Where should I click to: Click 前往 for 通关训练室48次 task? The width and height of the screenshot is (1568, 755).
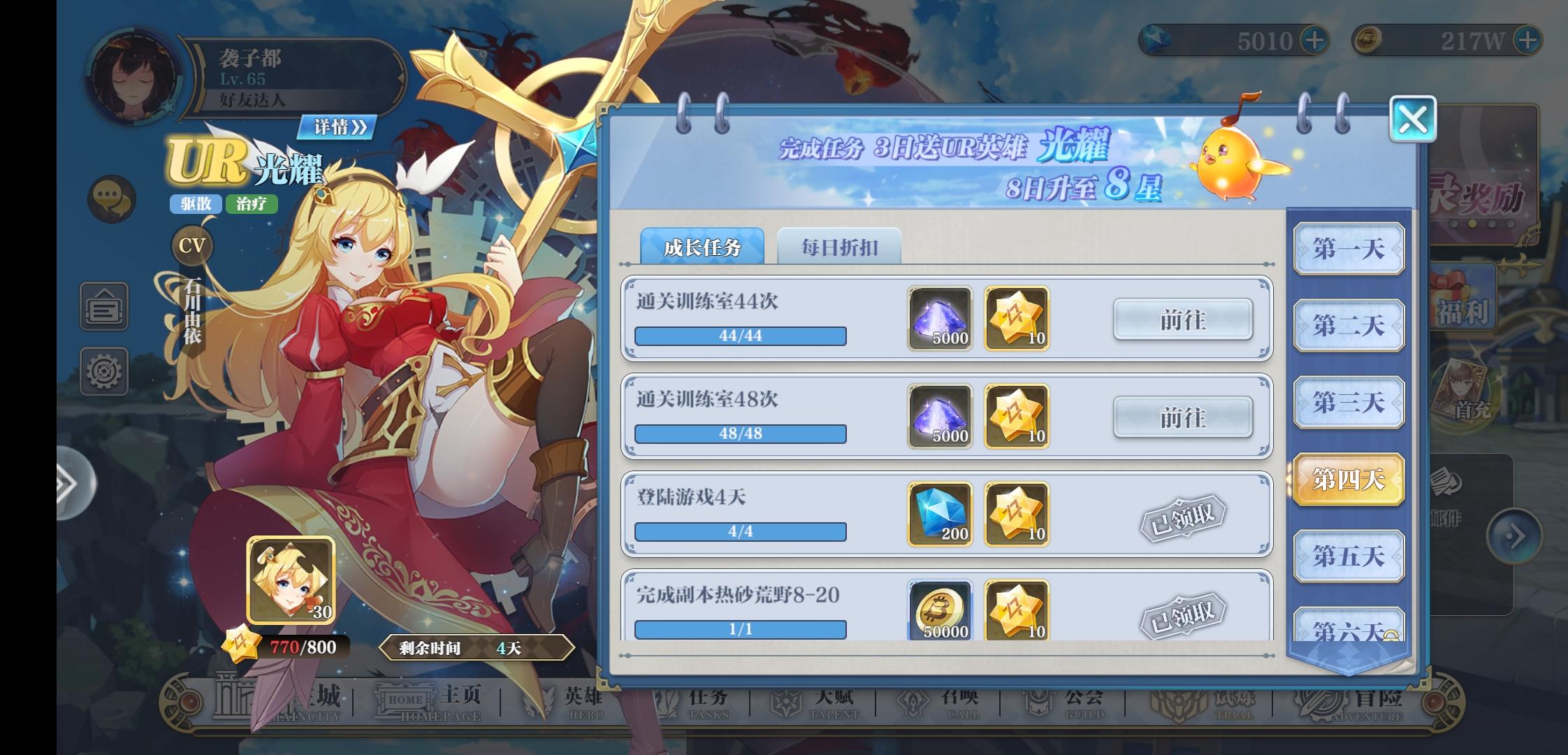pos(1183,417)
